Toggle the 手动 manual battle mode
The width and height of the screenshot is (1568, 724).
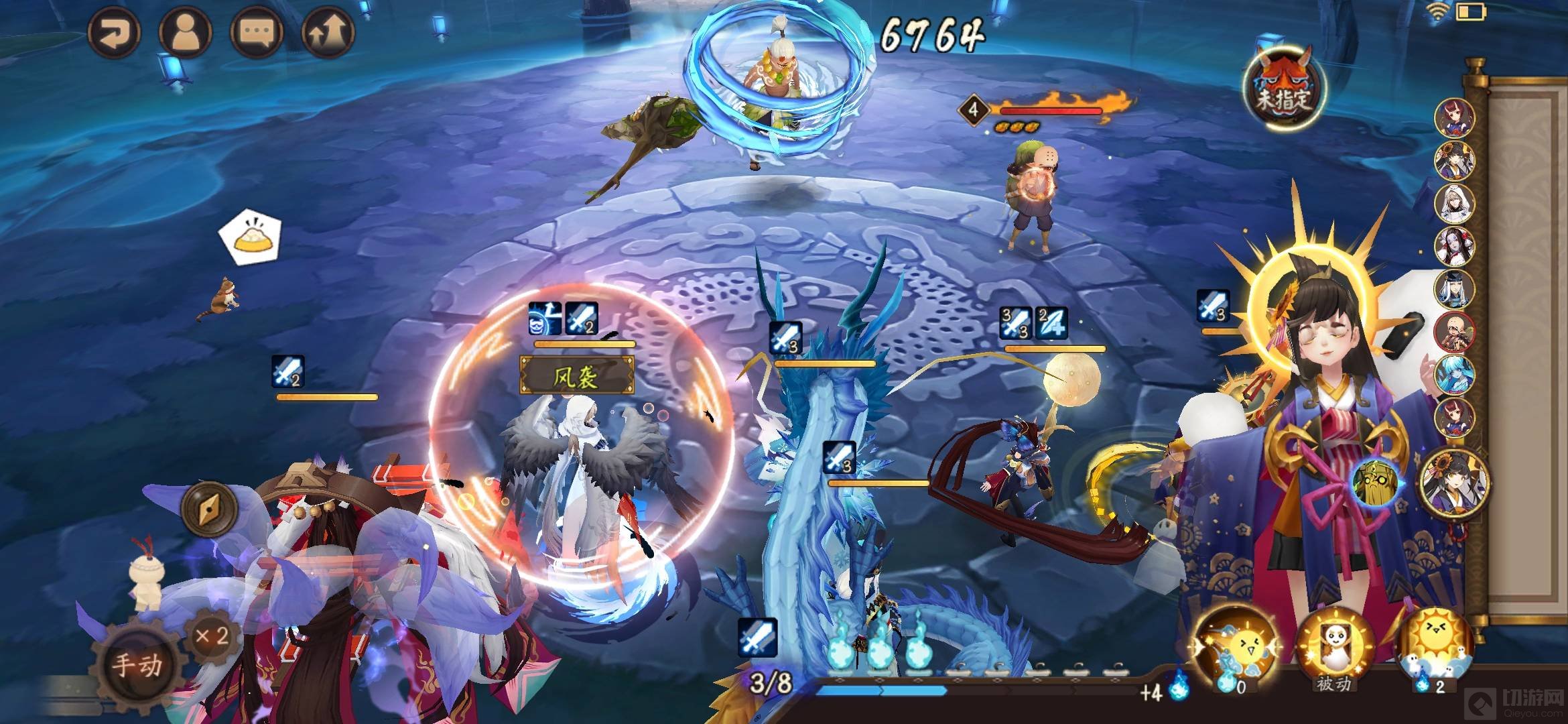(x=137, y=664)
